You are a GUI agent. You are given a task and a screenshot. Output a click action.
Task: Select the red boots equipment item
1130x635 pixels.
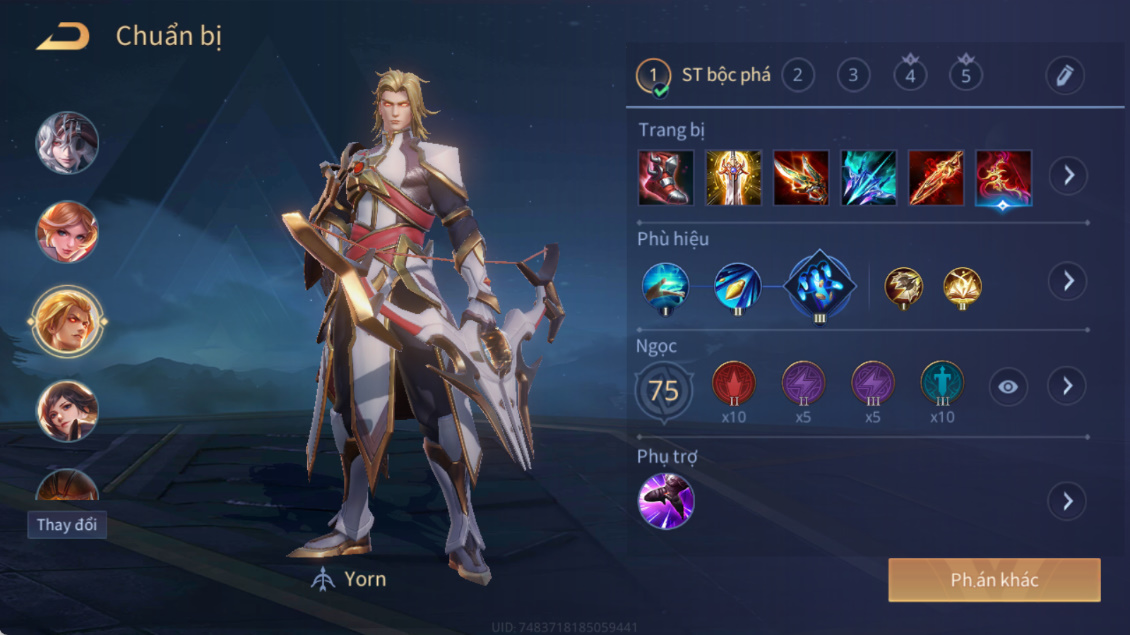[665, 177]
